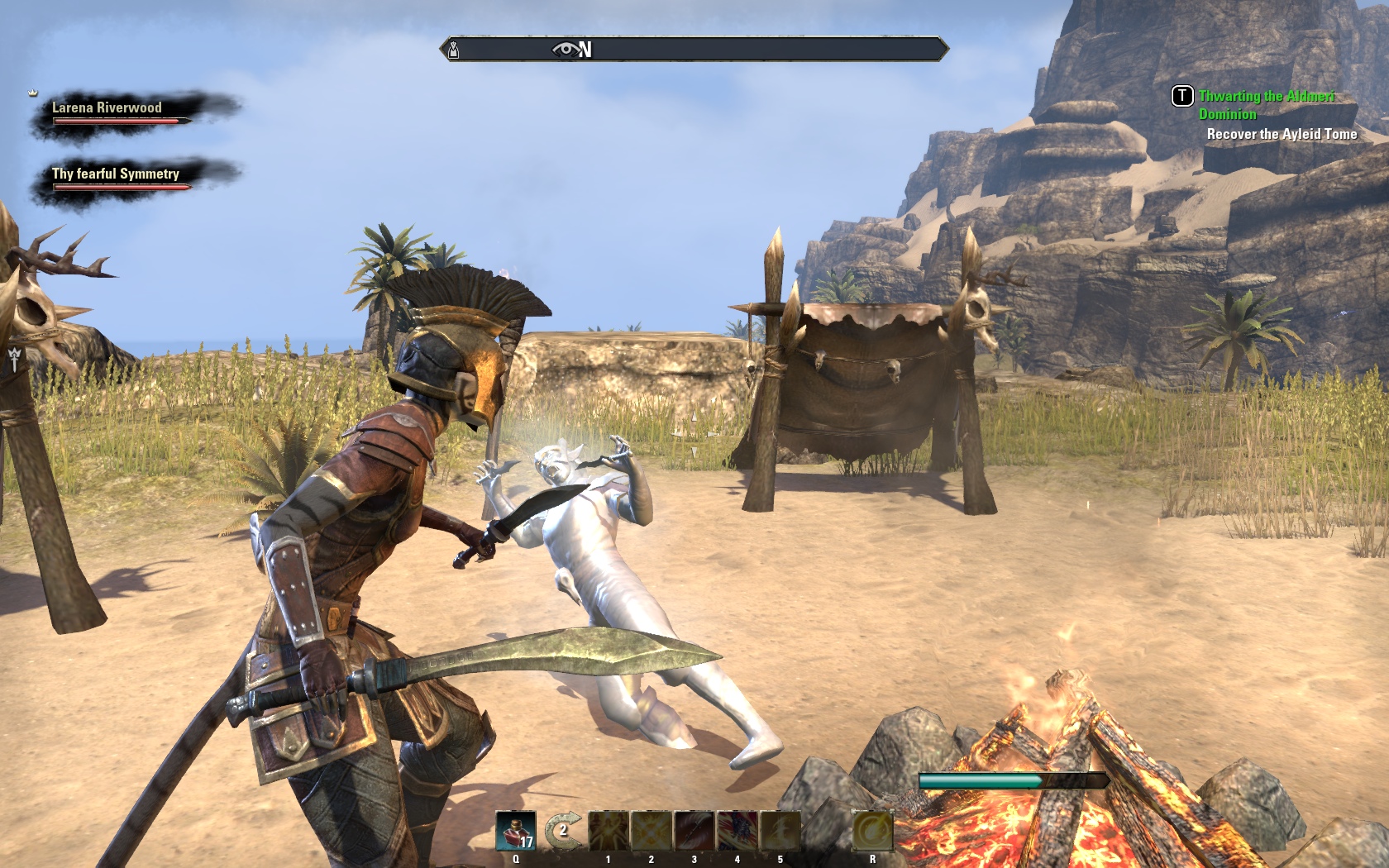Viewport: 1389px width, 868px height.
Task: Open the Thwarting the Aldmeri Dominion quest
Action: point(1266,105)
